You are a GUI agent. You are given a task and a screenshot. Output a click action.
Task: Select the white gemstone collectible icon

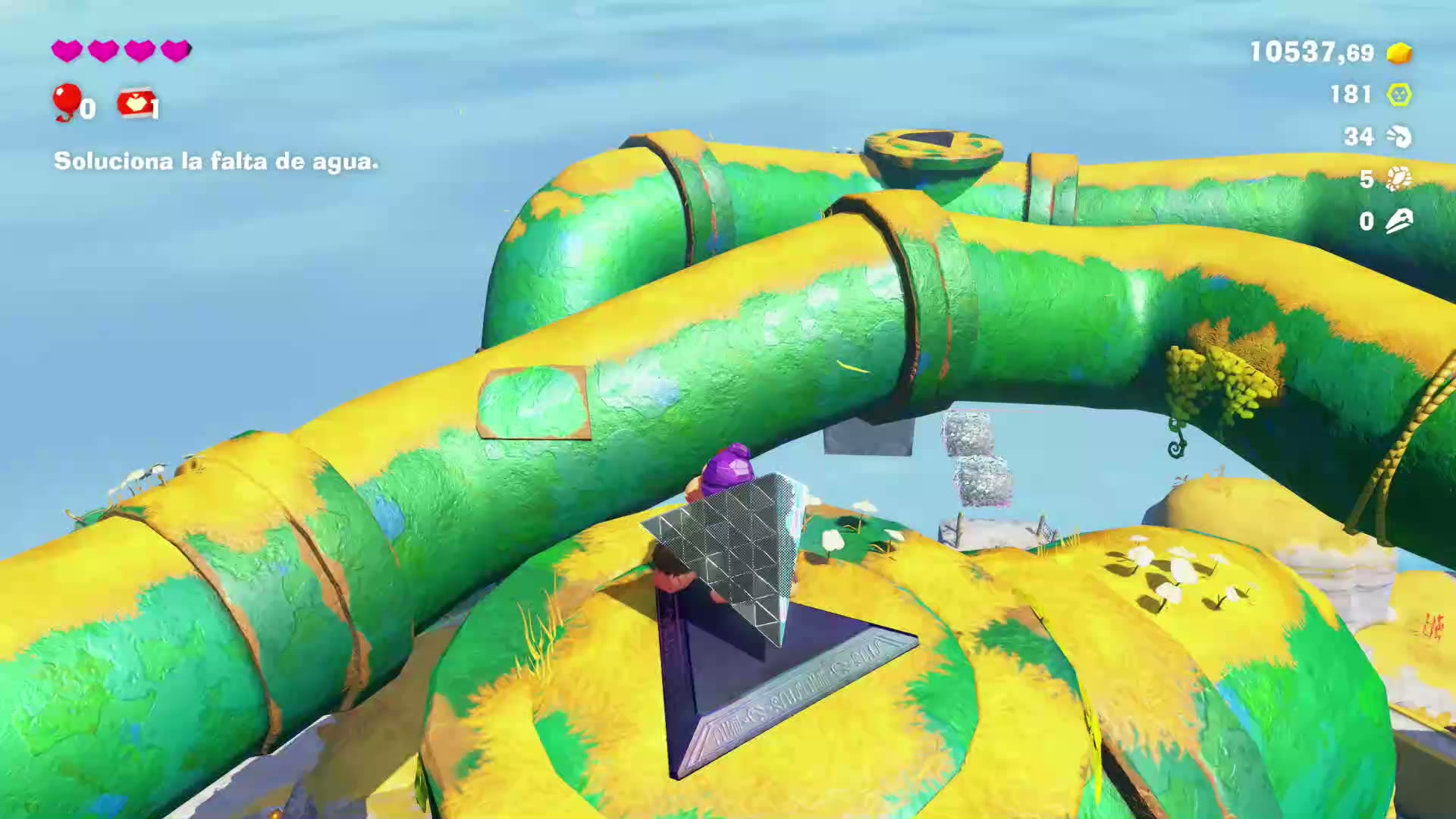tap(1399, 179)
